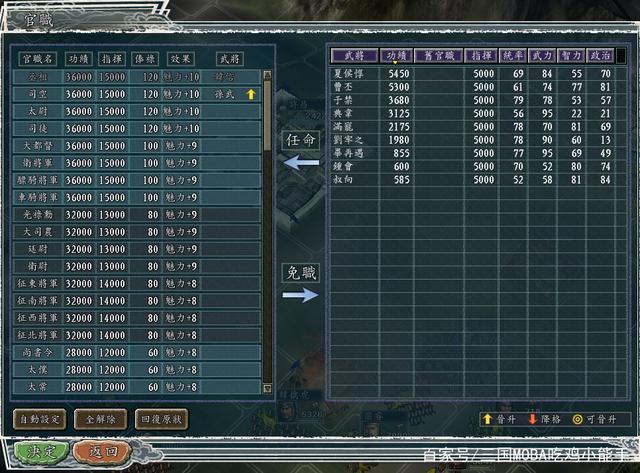Choose officer 典韋 from the list
The height and width of the screenshot is (473, 640).
pyautogui.click(x=355, y=114)
